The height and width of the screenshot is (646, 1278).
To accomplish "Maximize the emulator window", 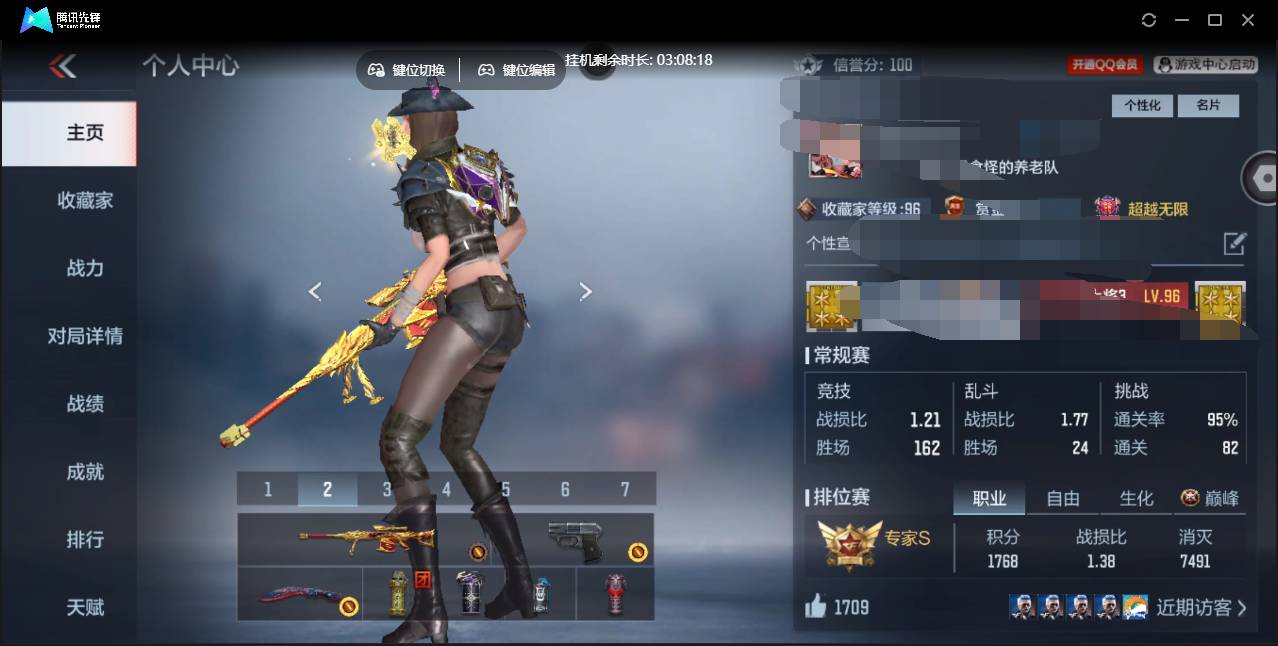I will pos(1215,20).
